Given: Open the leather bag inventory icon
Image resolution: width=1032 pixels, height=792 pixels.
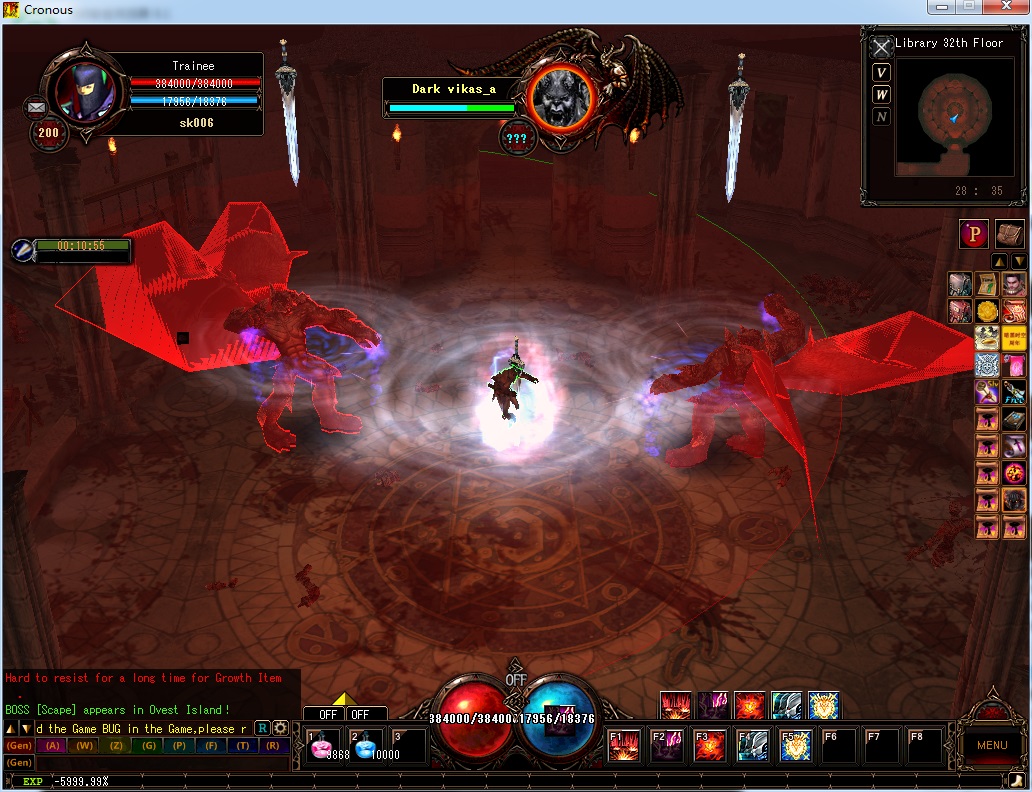Looking at the screenshot, I should (1008, 234).
